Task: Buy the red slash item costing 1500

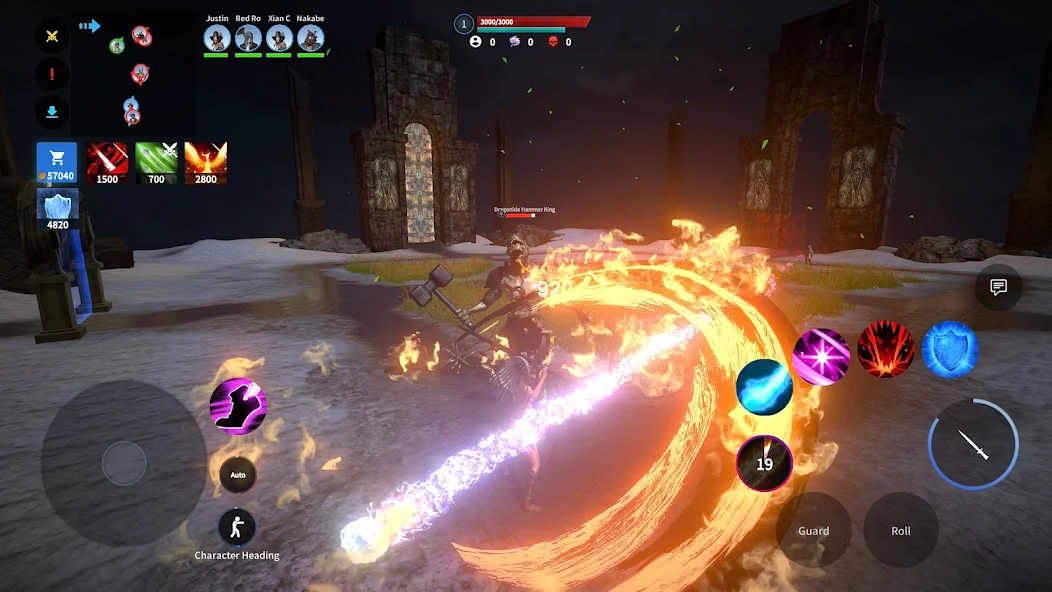Action: 106,163
